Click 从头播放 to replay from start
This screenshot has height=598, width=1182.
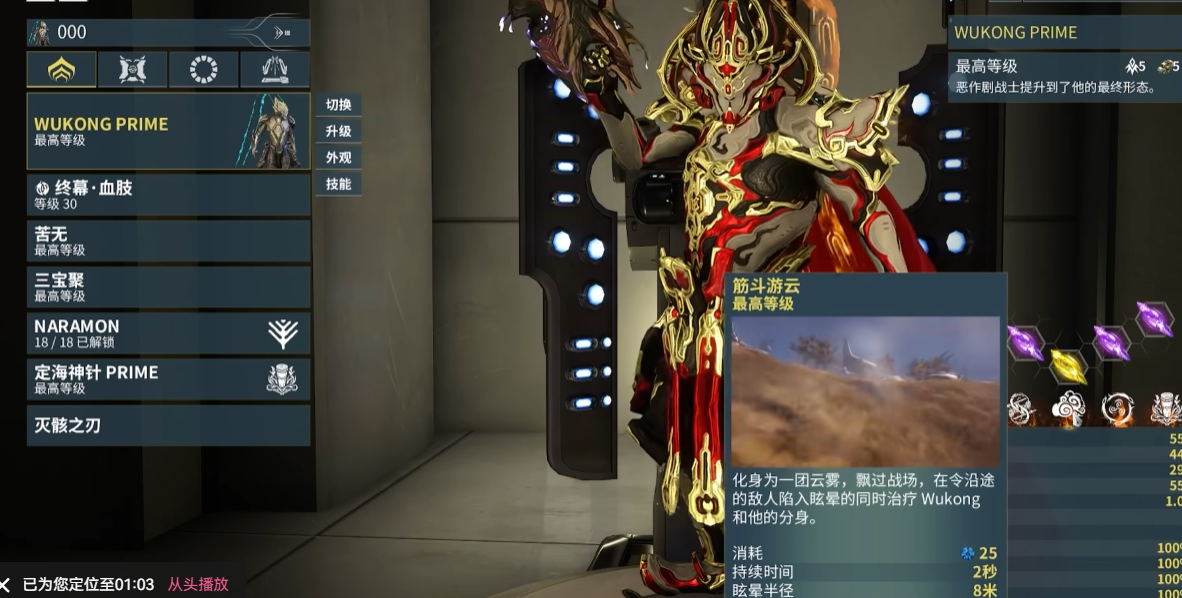[x=198, y=584]
